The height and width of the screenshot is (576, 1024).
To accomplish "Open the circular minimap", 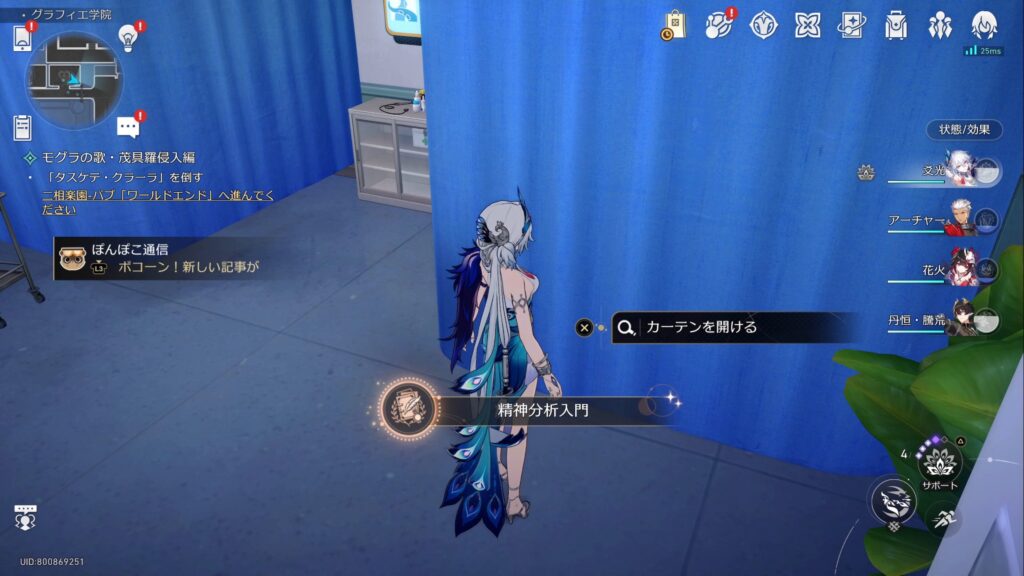I will click(73, 80).
